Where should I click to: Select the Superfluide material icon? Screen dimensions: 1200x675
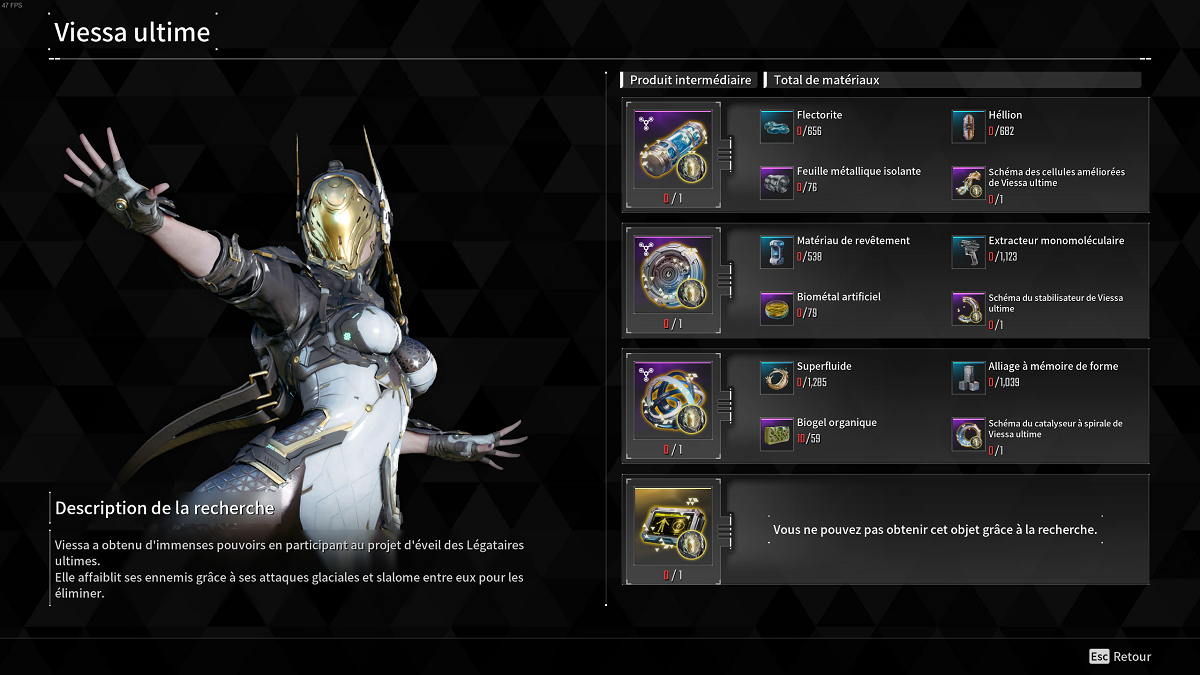776,375
